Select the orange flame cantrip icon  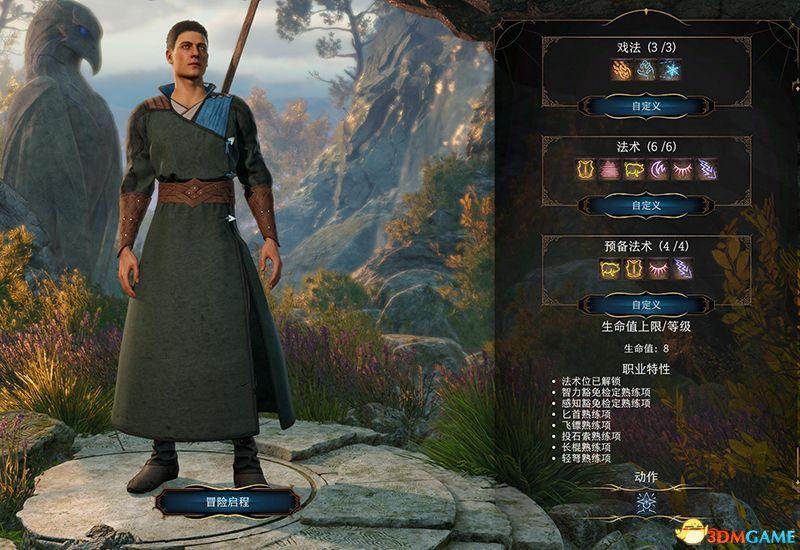pyautogui.click(x=621, y=70)
